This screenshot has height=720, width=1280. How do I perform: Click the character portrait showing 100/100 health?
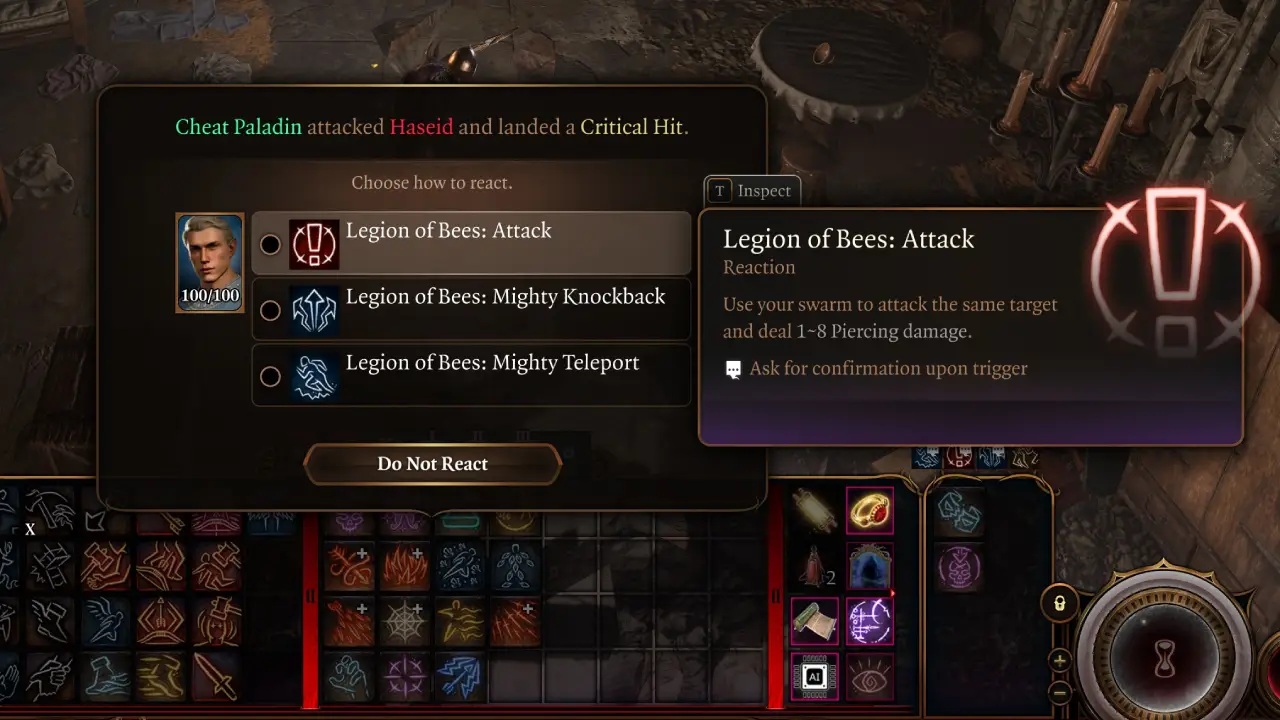(x=209, y=262)
